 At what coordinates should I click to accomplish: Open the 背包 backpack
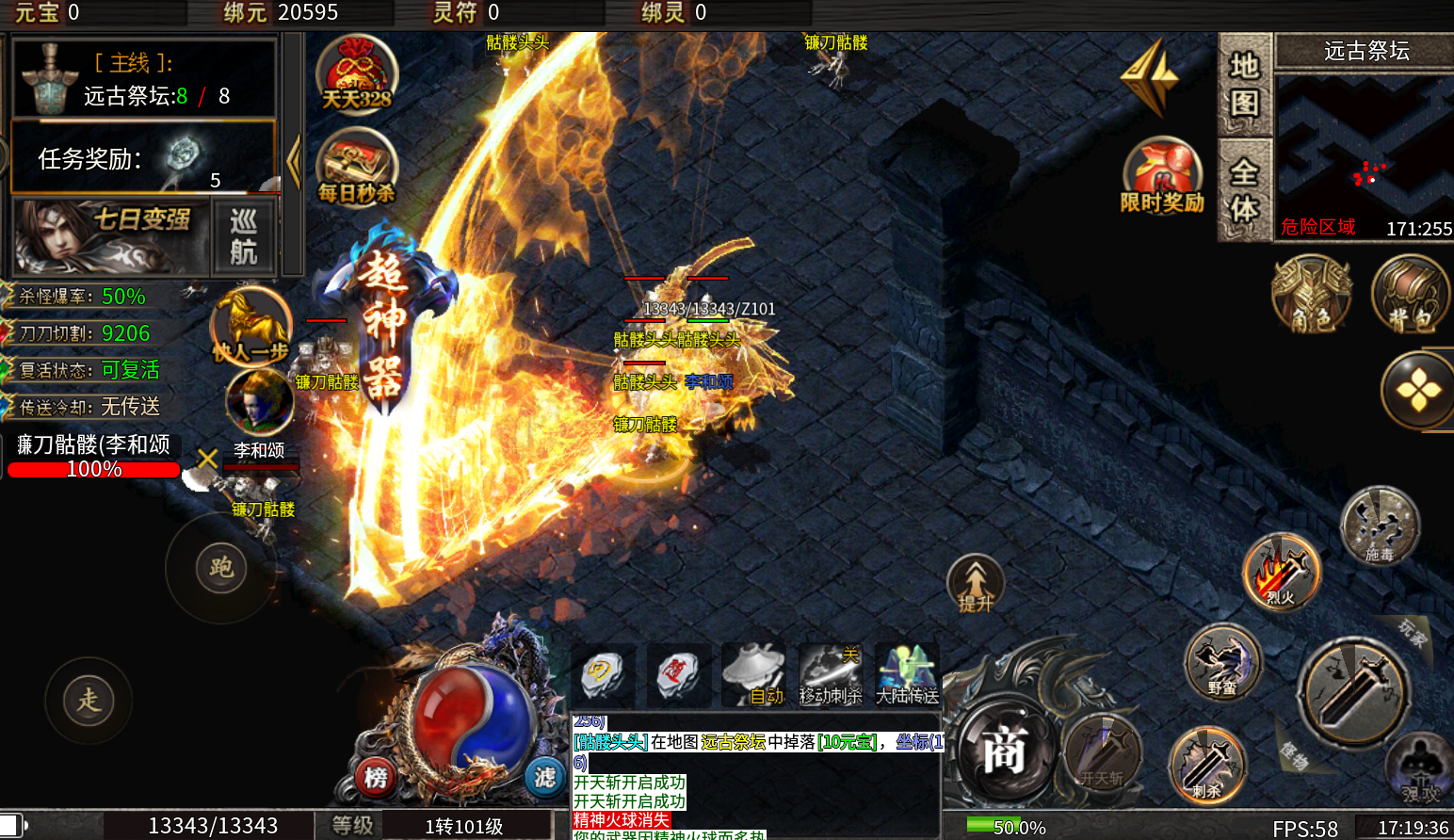[1409, 295]
